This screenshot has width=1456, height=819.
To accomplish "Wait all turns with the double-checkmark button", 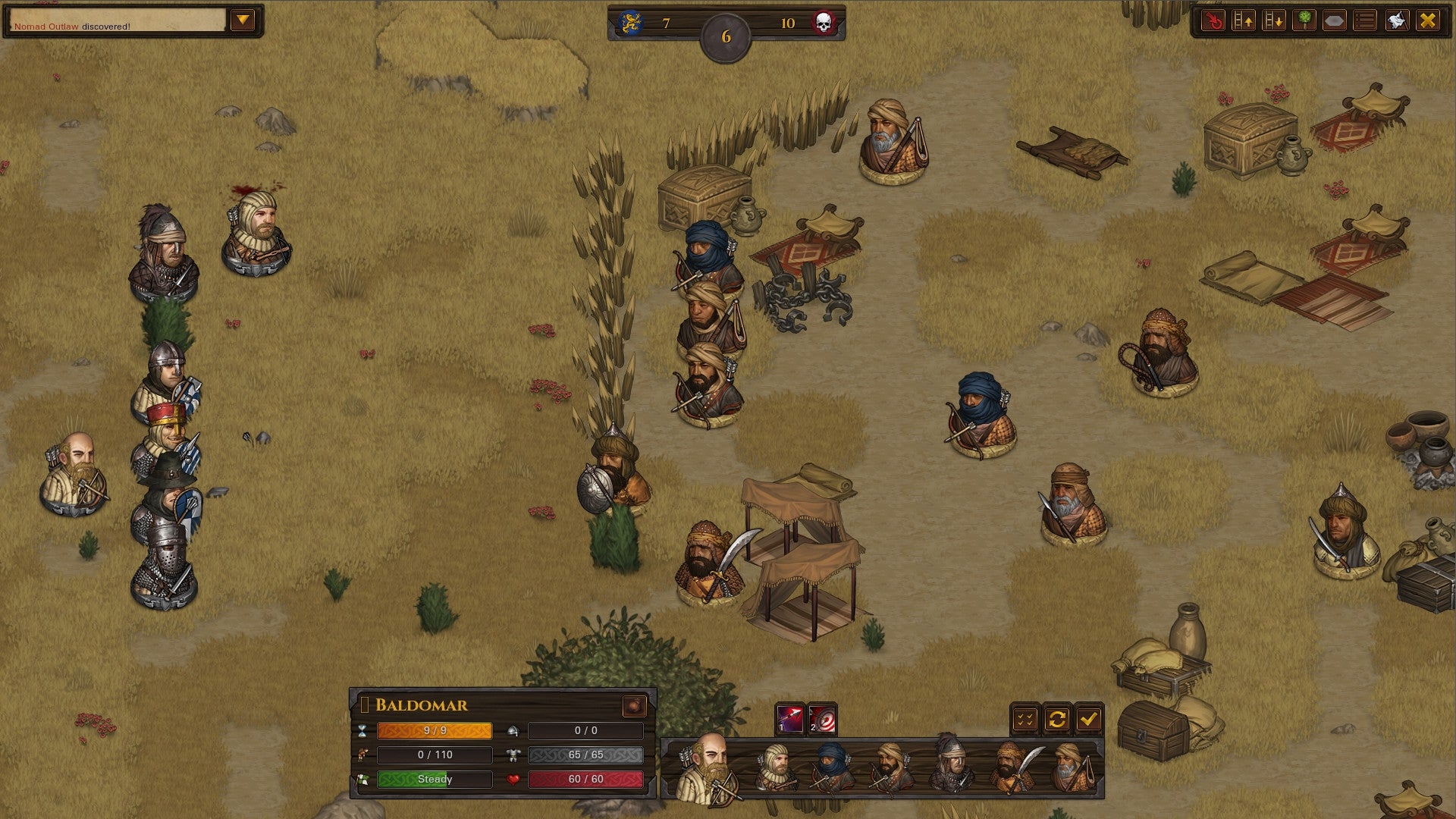I will click(1025, 718).
